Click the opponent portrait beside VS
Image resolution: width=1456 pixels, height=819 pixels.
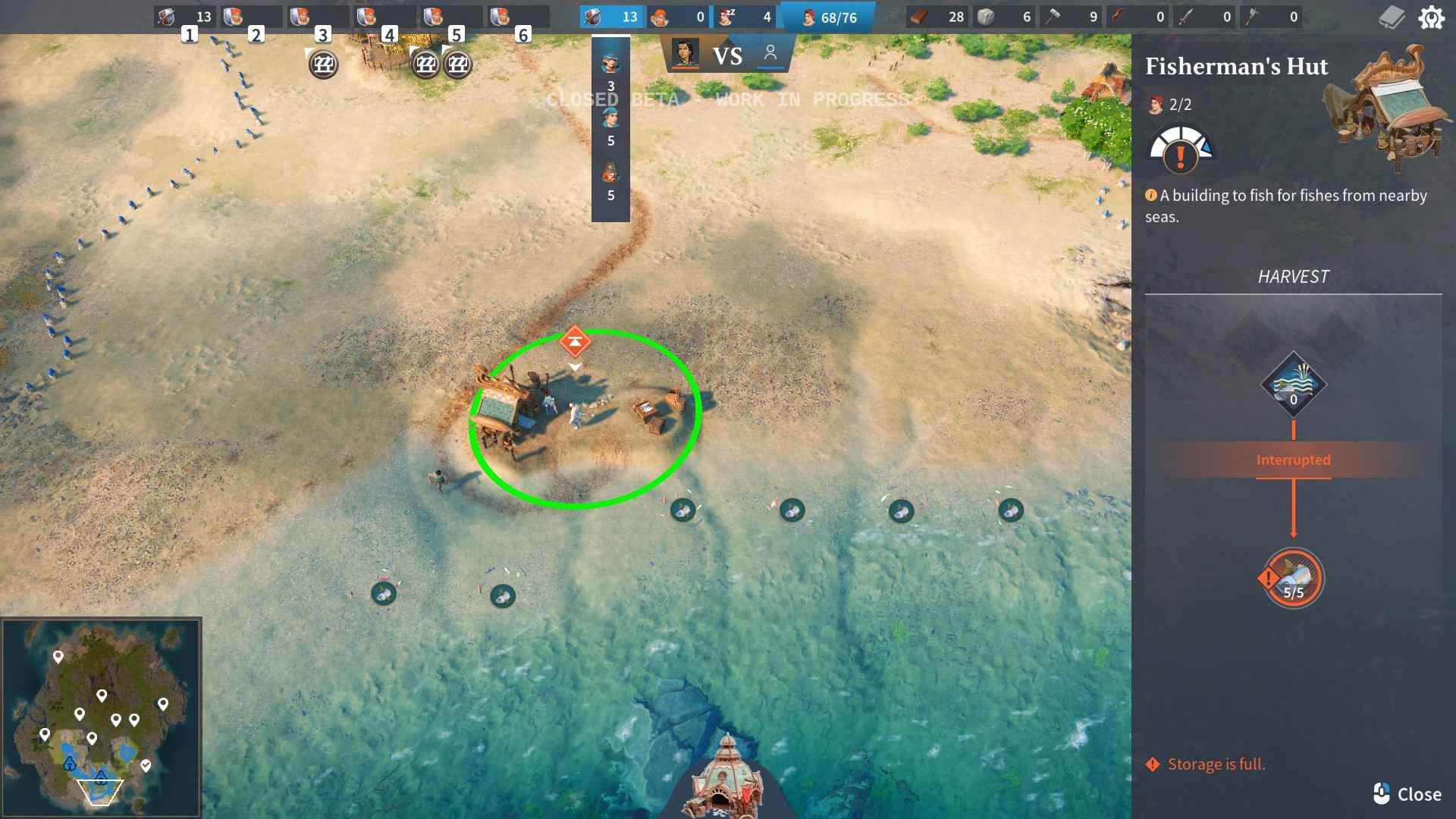[685, 54]
